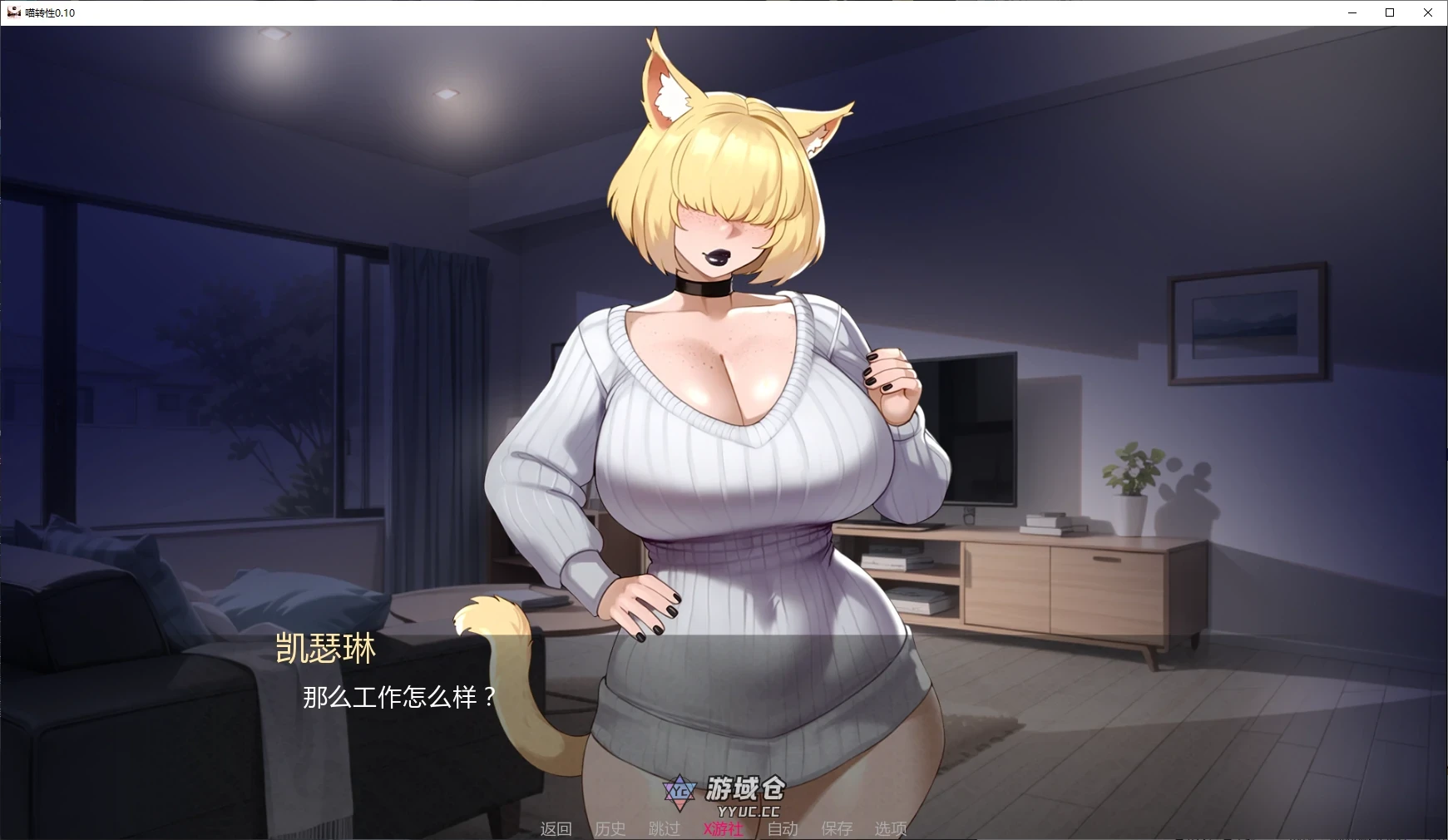Open the 选项 options menu
1448x840 pixels.
(x=891, y=828)
